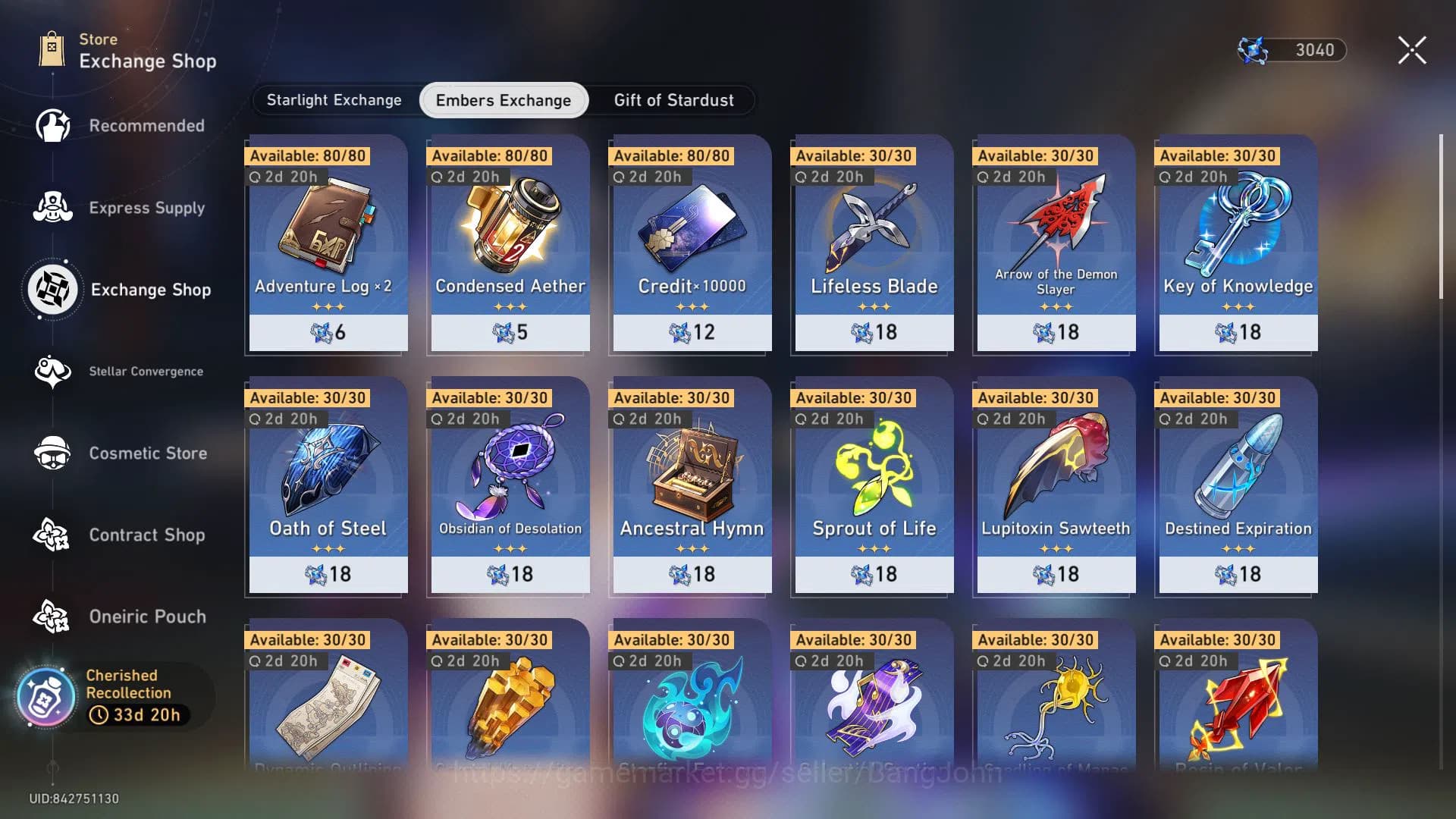Switch to the Starlight Exchange tab
Viewport: 1456px width, 819px height.
click(x=334, y=100)
